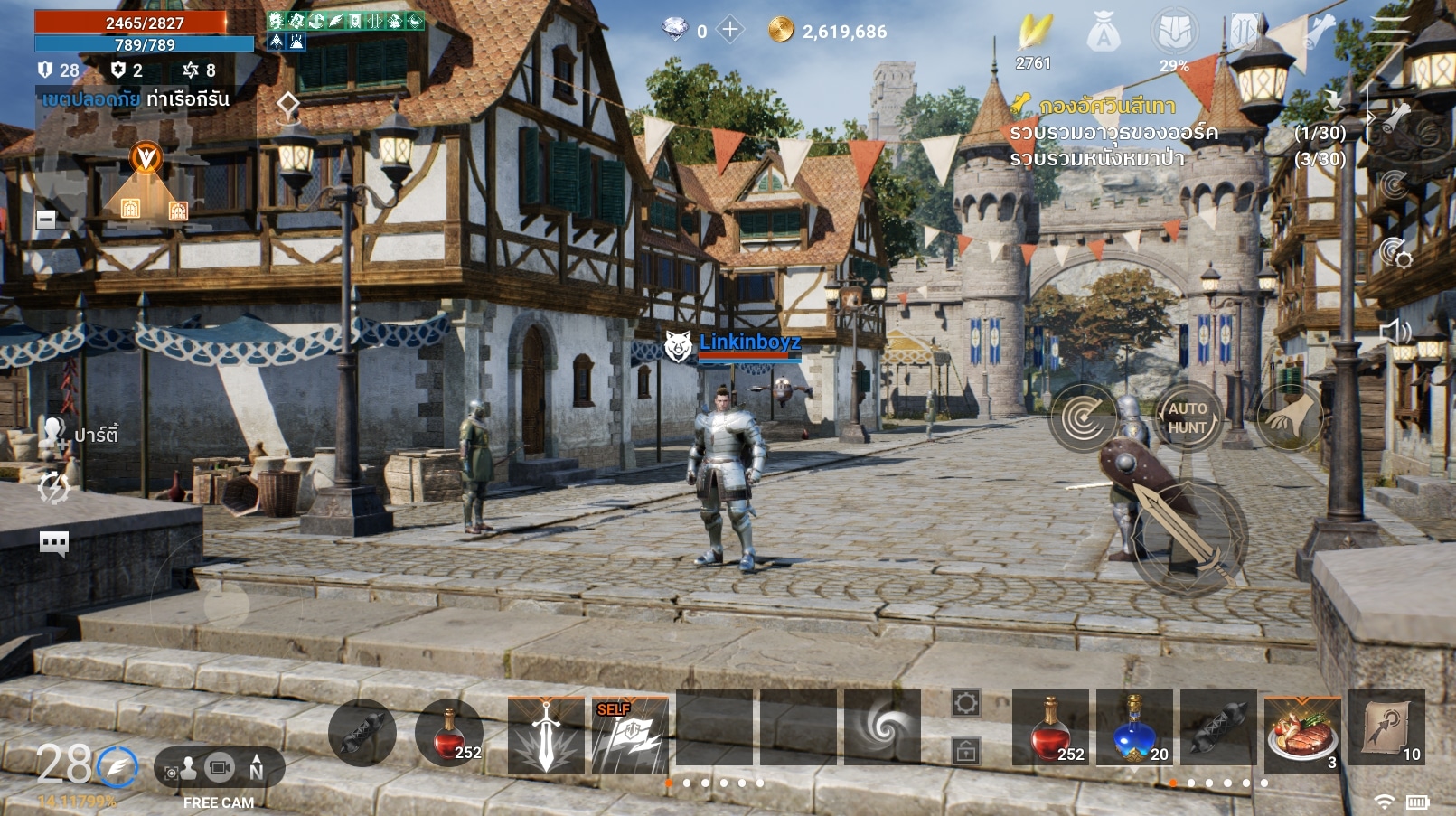
Task: Use the sword strike skill
Action: (545, 735)
